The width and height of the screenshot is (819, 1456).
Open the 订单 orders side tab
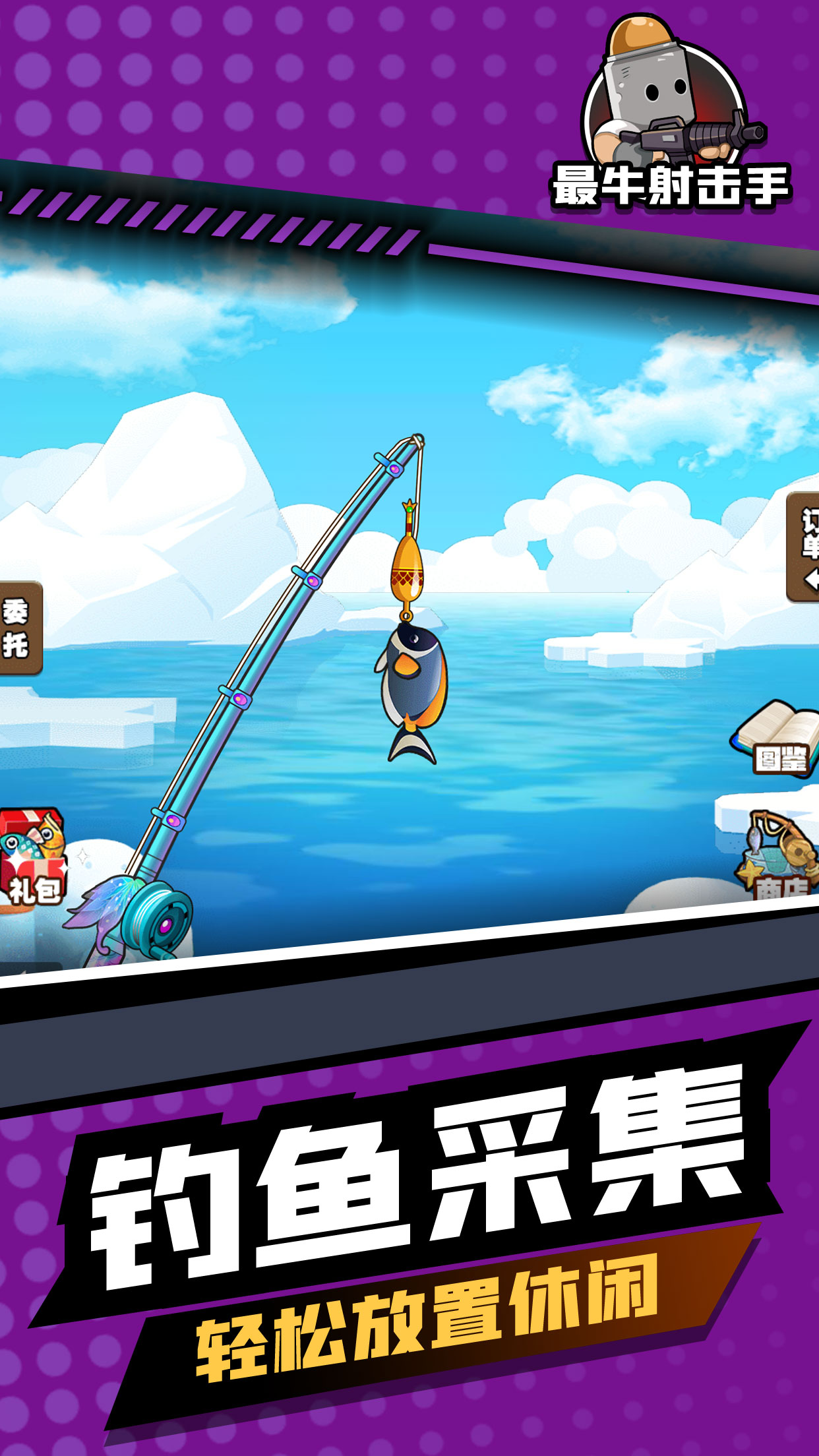click(804, 547)
